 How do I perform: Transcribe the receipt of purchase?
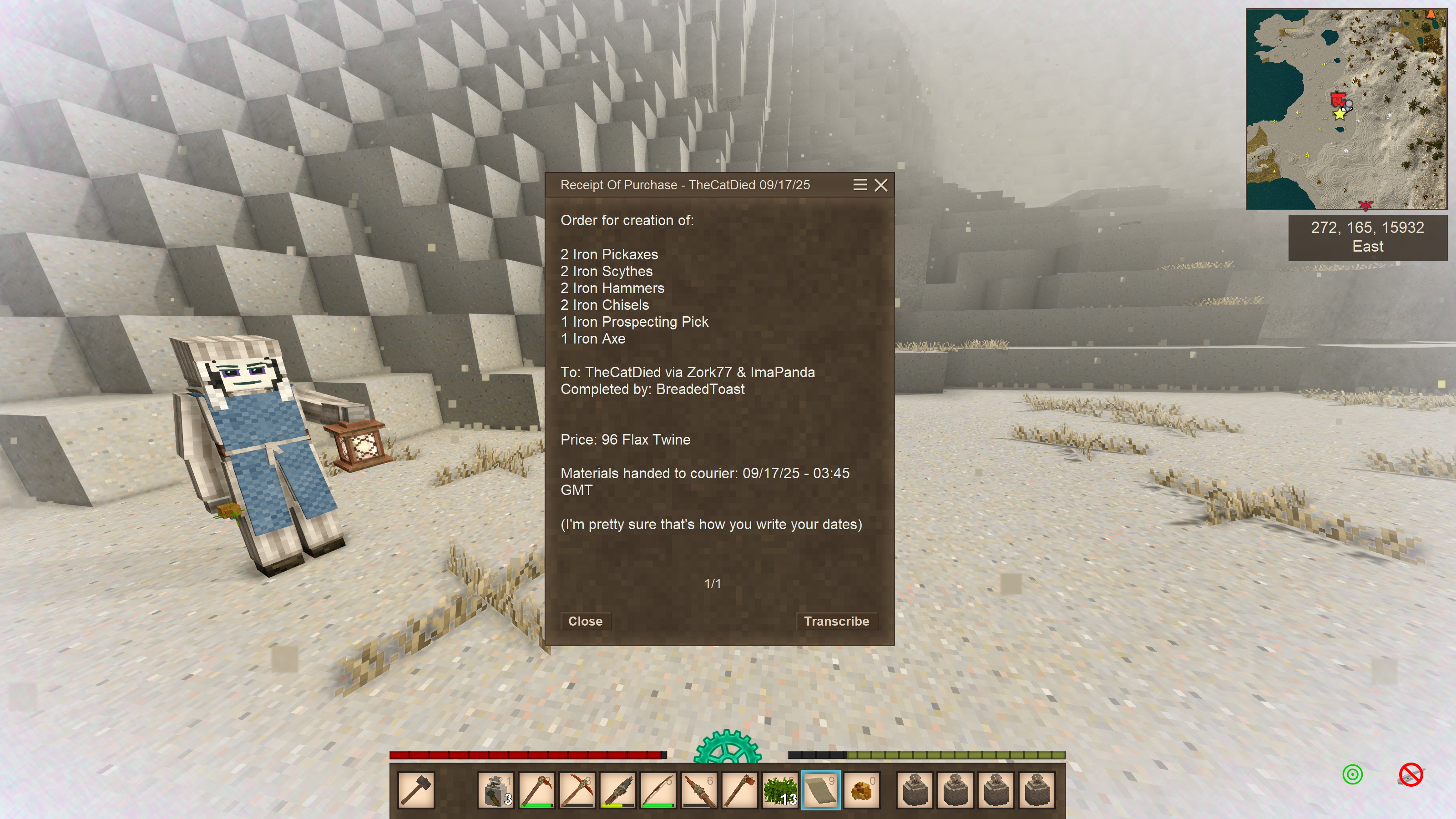point(836,621)
